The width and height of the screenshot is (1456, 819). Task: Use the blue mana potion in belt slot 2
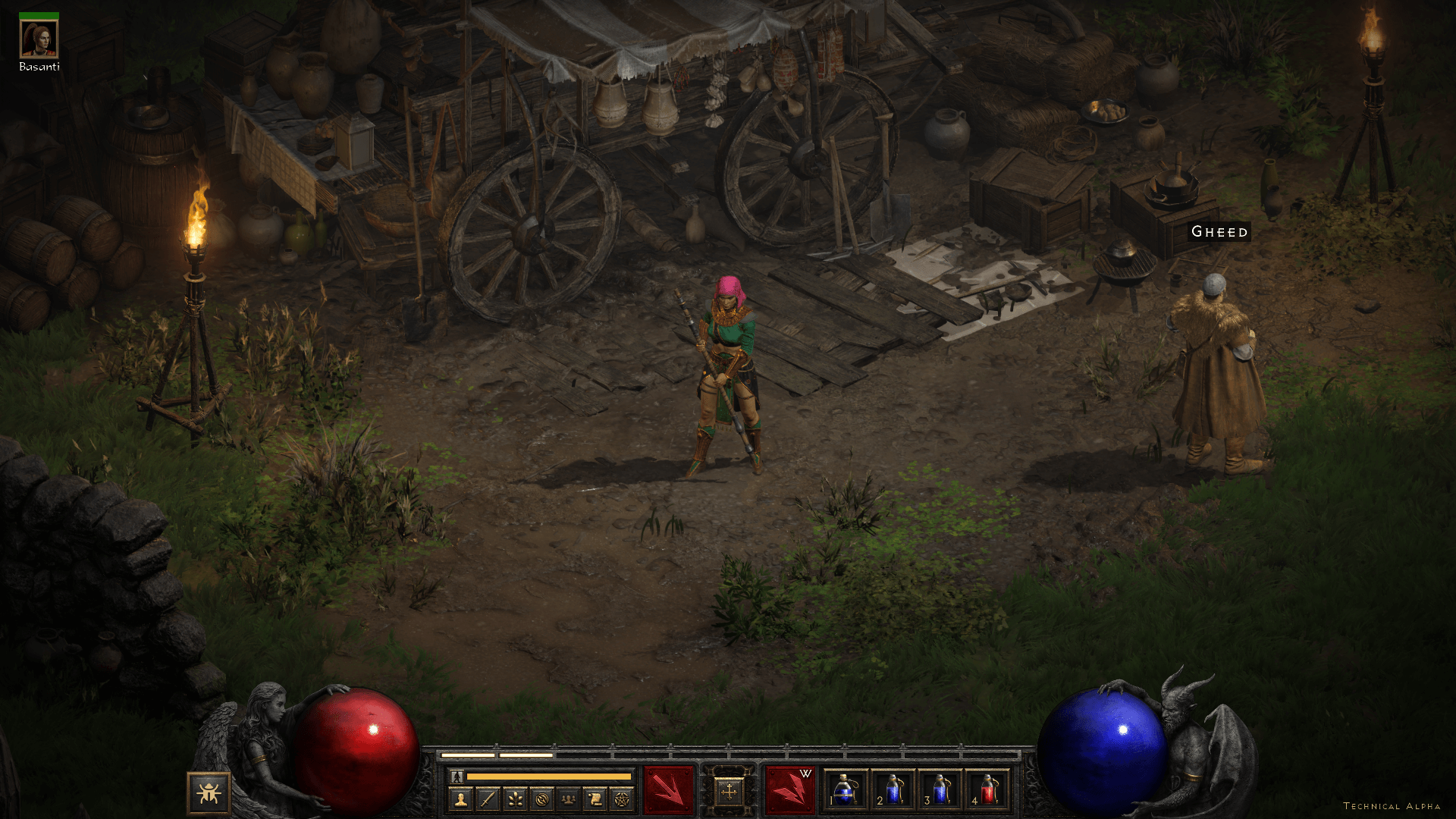tap(893, 791)
